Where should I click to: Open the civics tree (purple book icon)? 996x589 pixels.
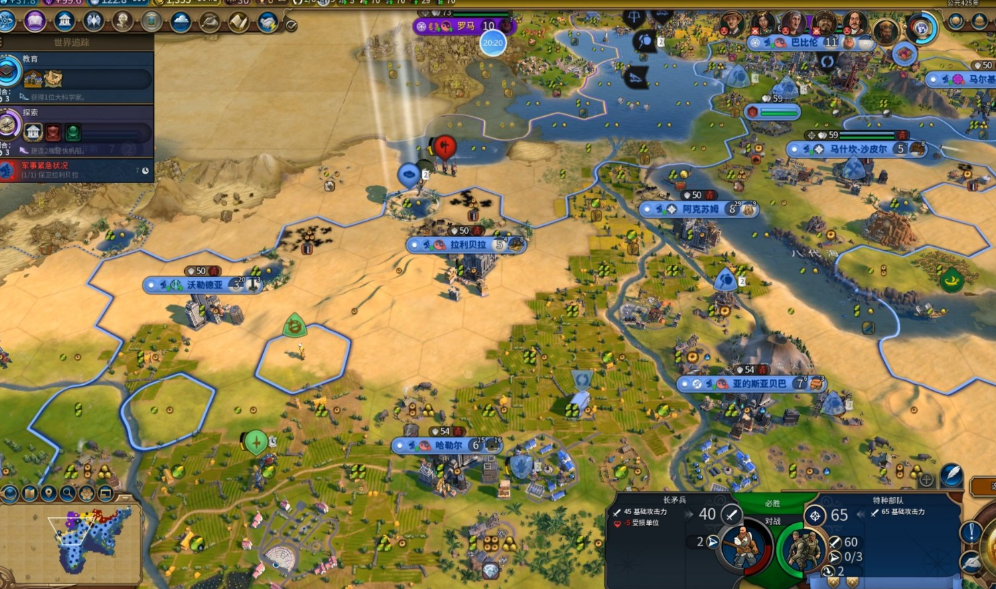point(36,21)
